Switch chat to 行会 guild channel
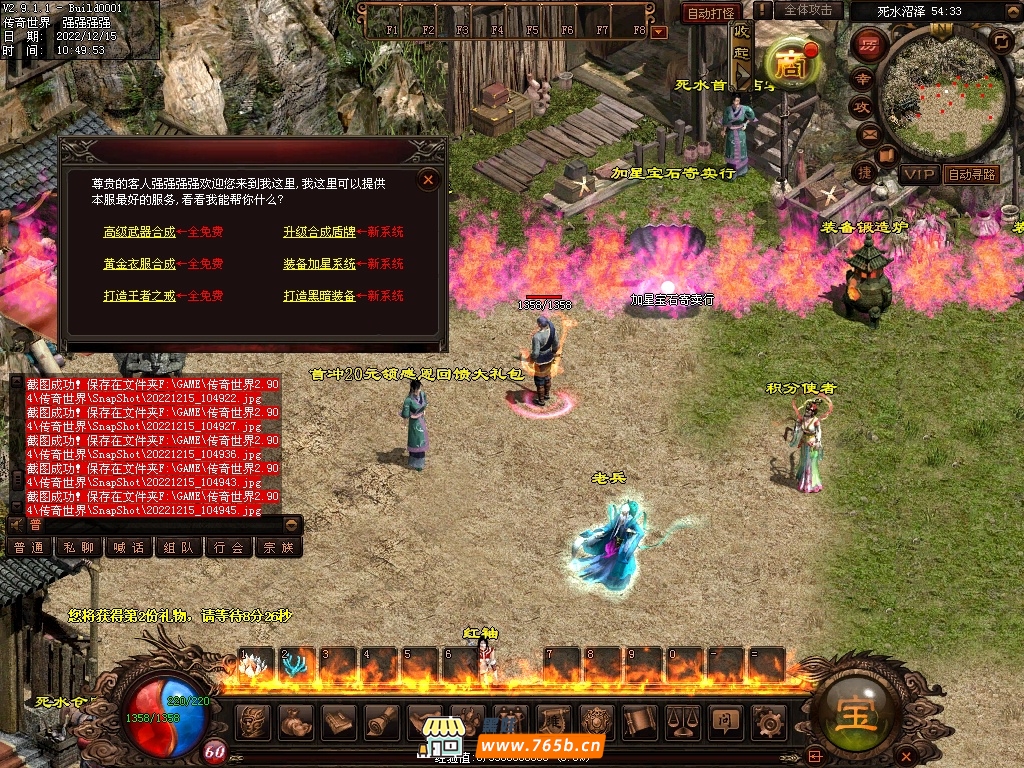The height and width of the screenshot is (768, 1024). [228, 547]
